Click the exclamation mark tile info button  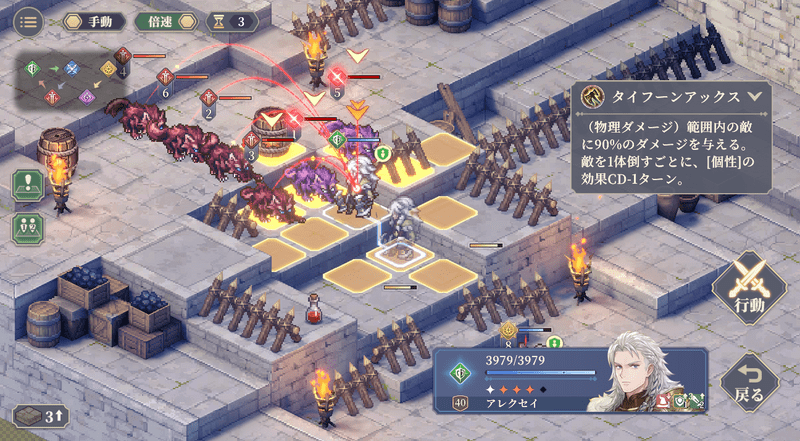(x=28, y=185)
